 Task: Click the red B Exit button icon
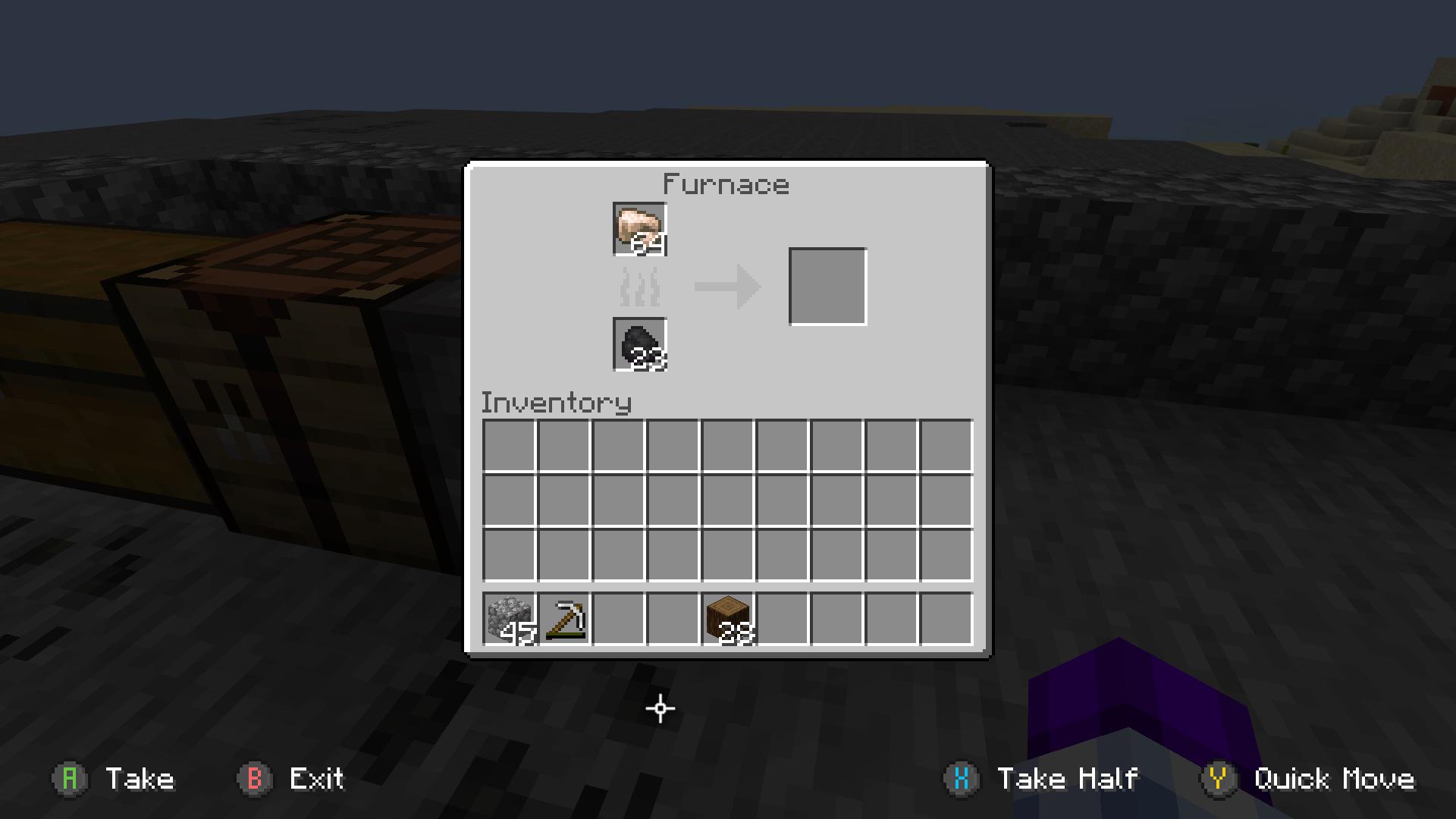click(x=256, y=779)
